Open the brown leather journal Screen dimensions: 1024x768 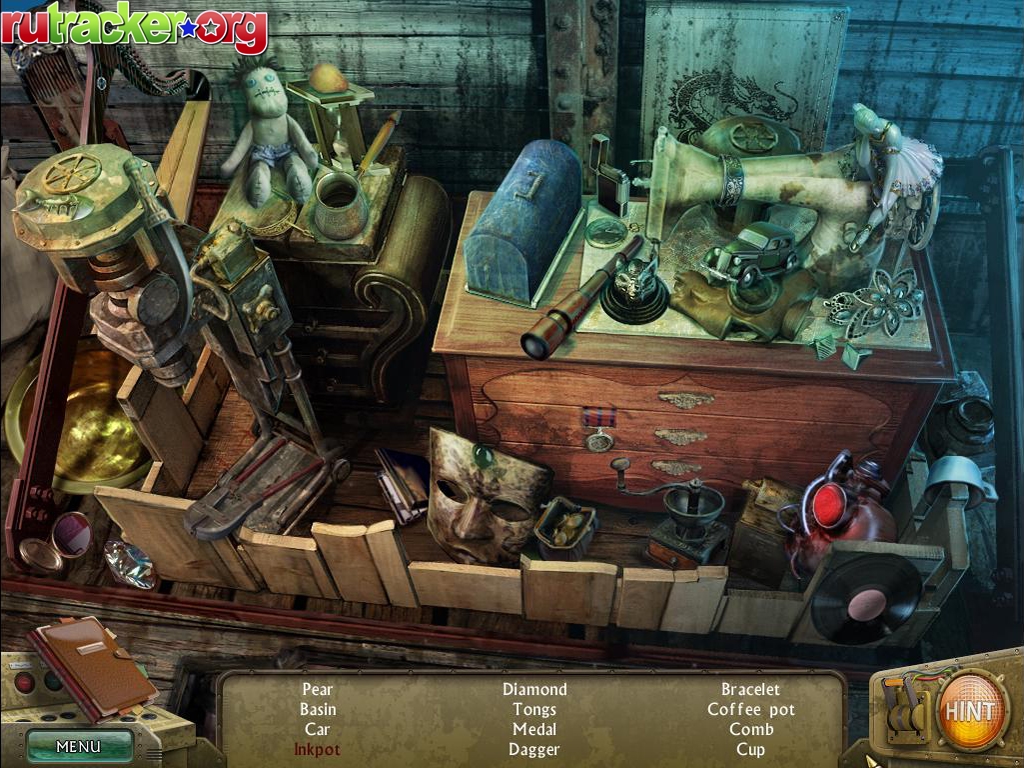tap(92, 665)
